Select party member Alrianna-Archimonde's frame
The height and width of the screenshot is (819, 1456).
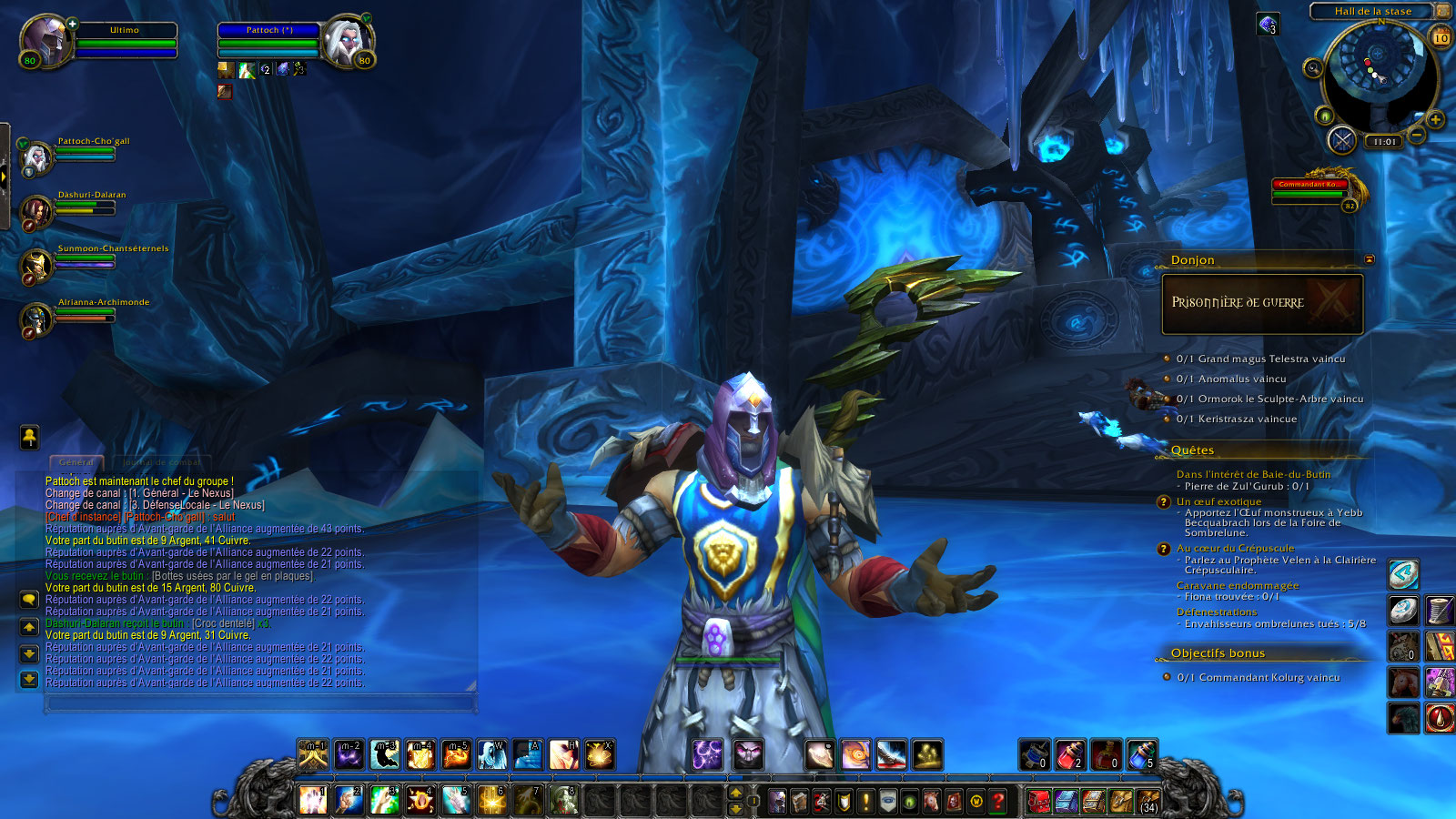coord(37,319)
